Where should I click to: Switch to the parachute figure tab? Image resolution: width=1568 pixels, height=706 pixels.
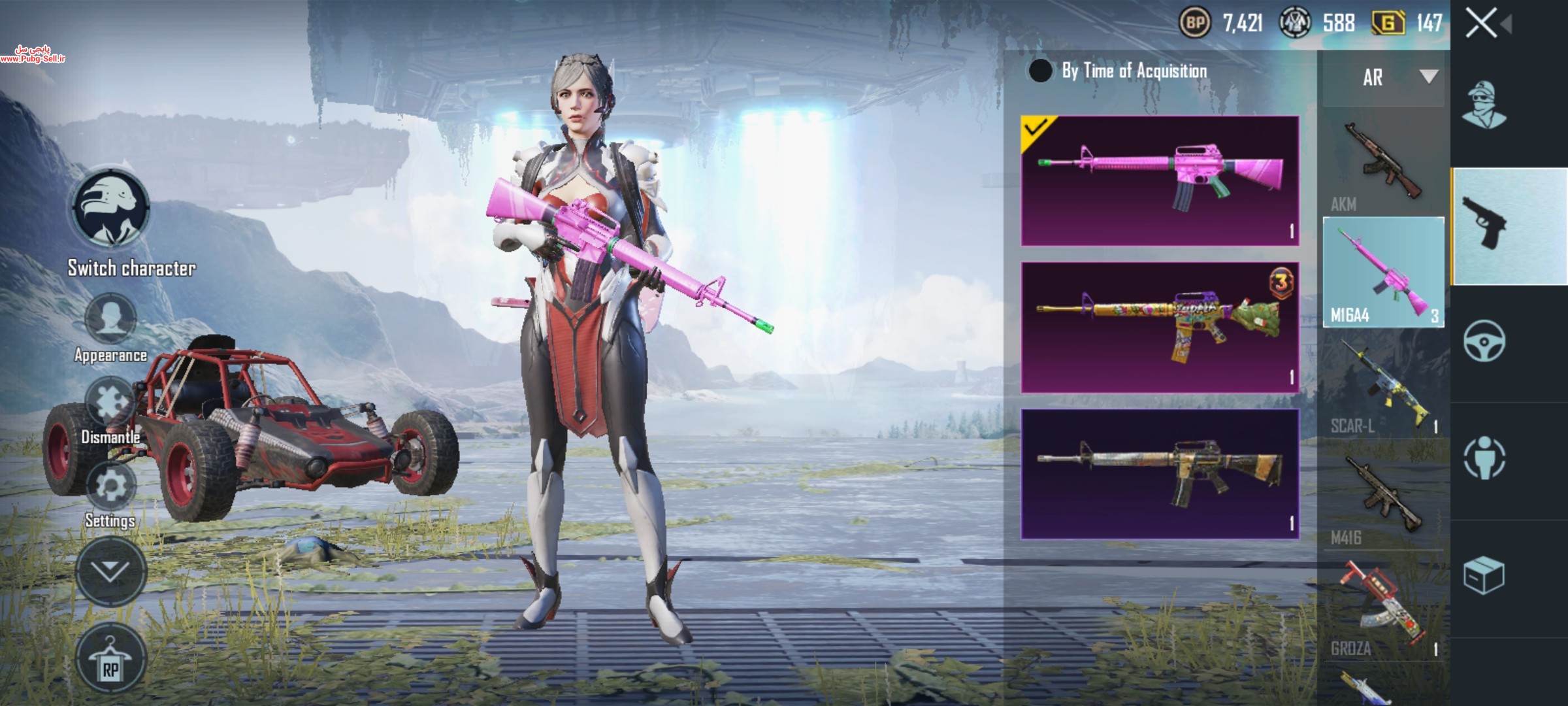[1484, 458]
